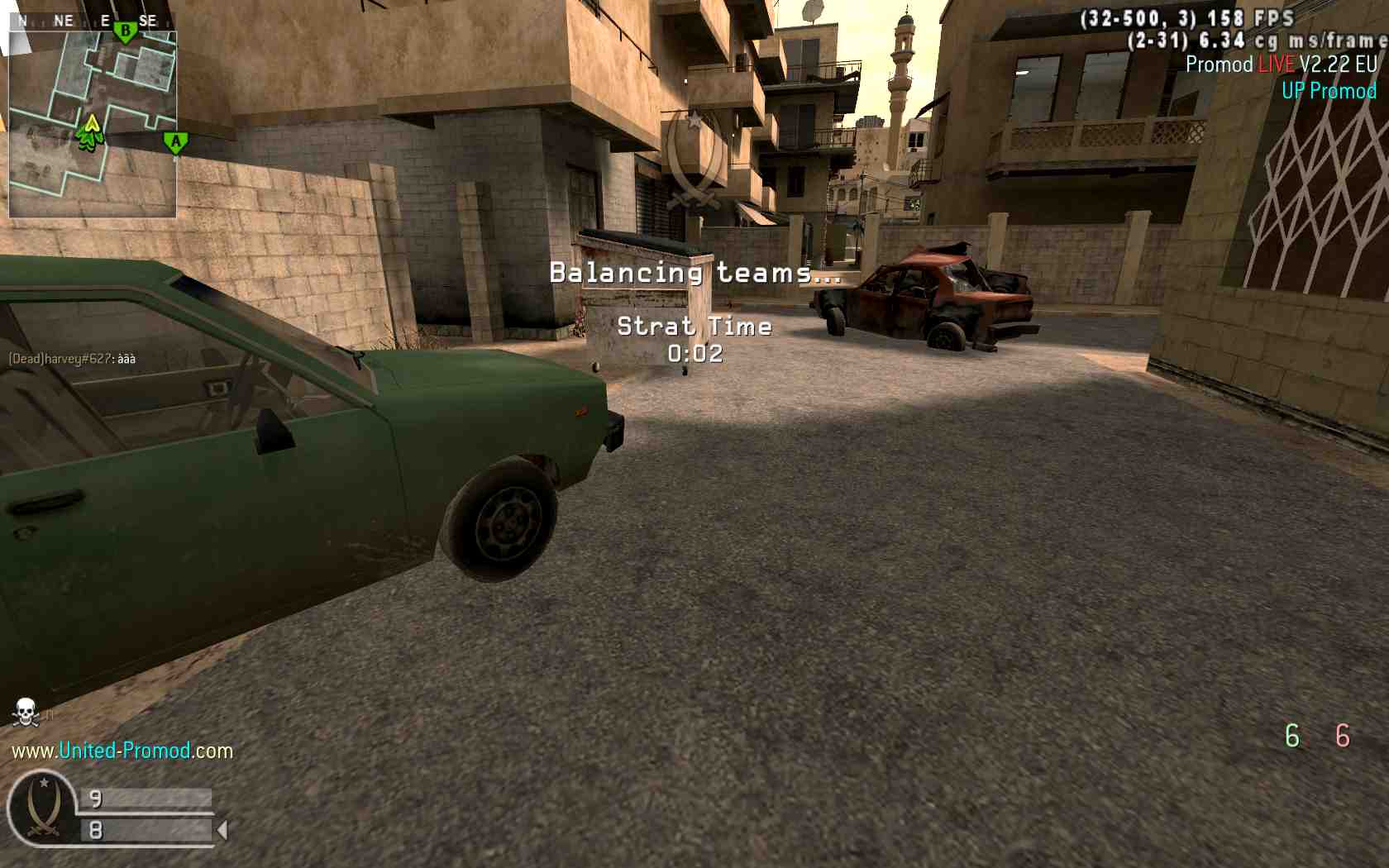Select bomb site A marker on minimap

174,142
